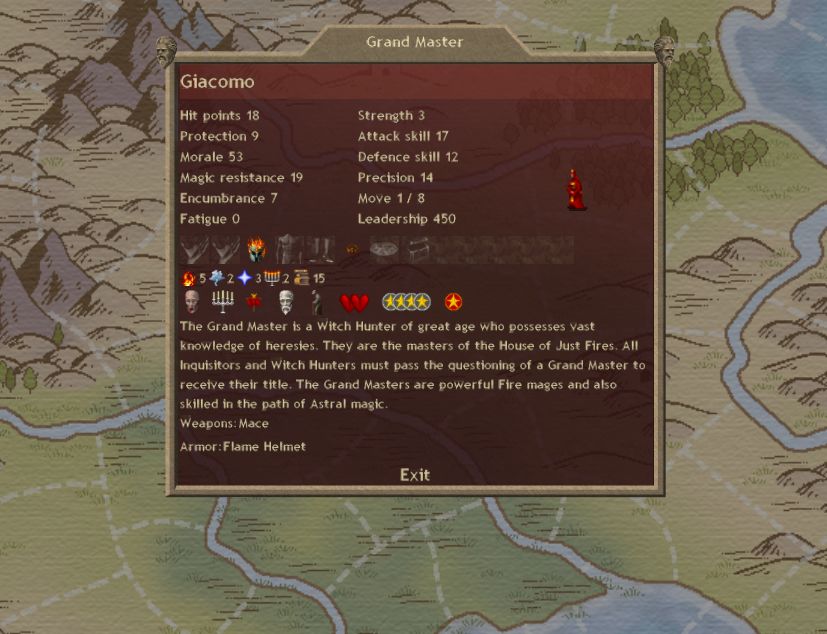Click the Air magic cloud icon
The width and height of the screenshot is (827, 634).
point(216,278)
